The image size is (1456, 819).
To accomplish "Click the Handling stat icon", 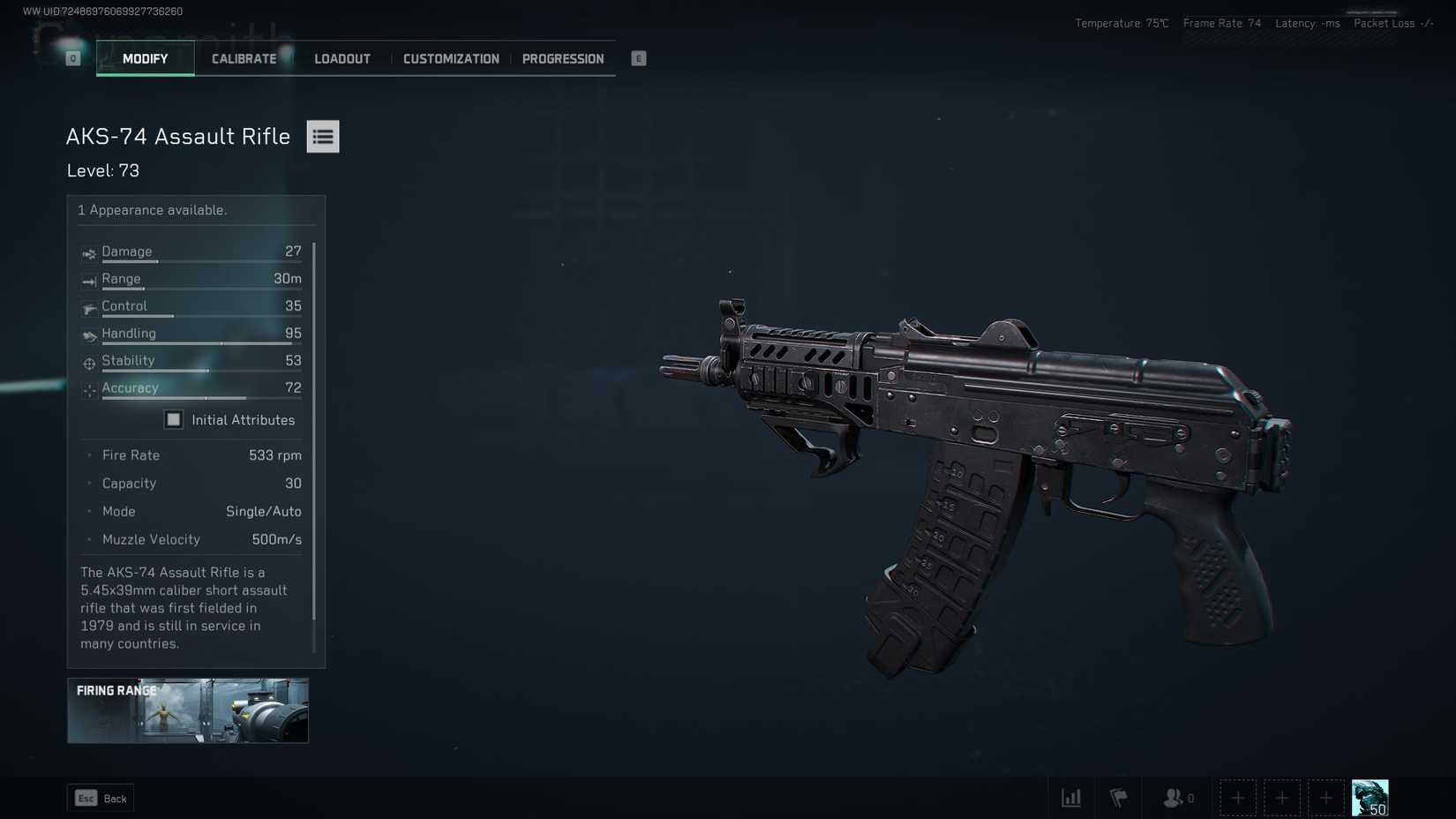I will (x=88, y=335).
